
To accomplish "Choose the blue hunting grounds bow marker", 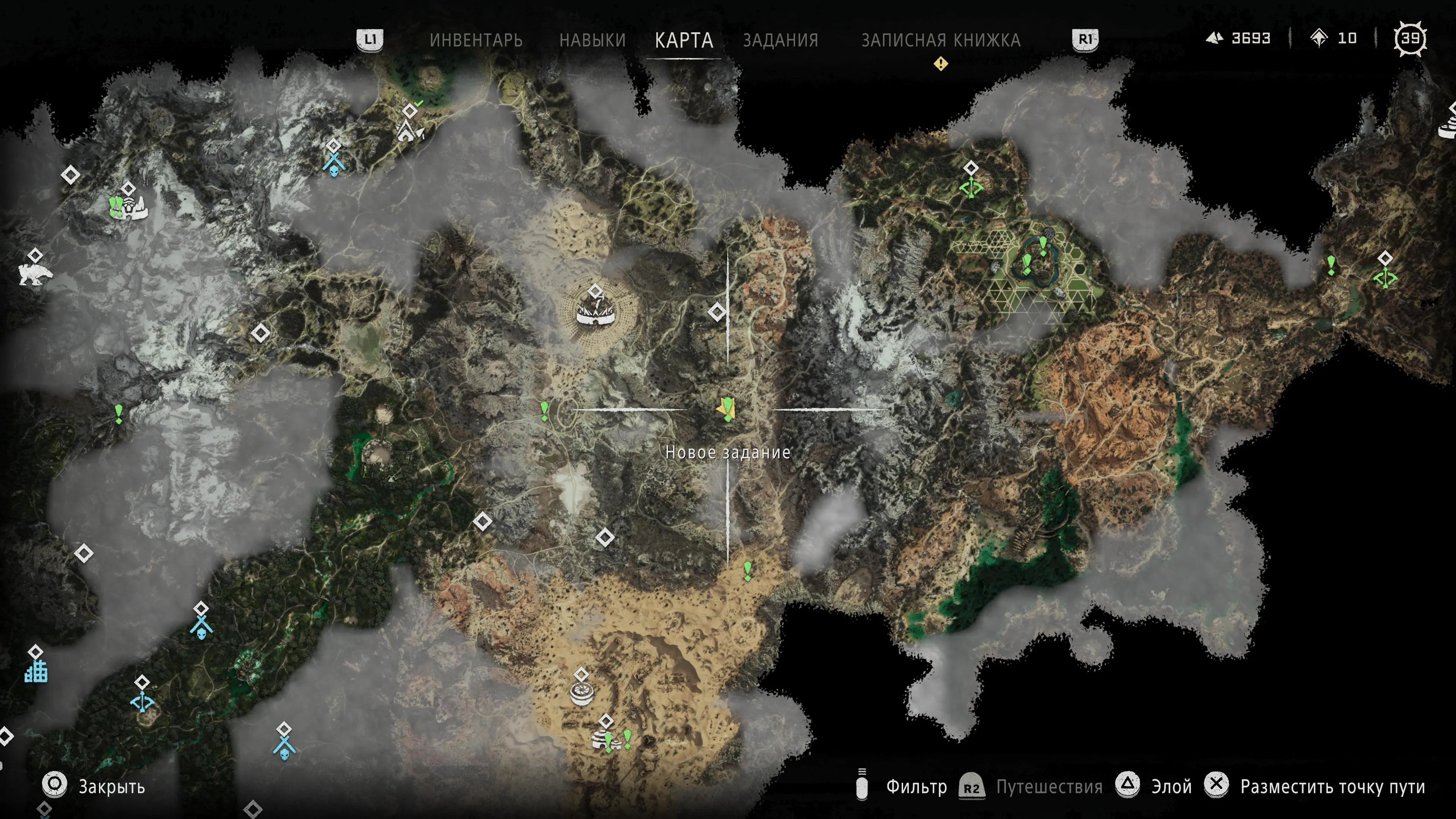I will coord(142,702).
